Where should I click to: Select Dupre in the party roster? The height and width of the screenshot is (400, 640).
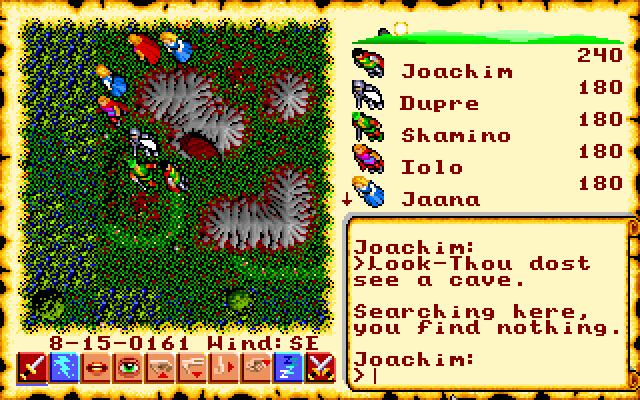coord(438,103)
